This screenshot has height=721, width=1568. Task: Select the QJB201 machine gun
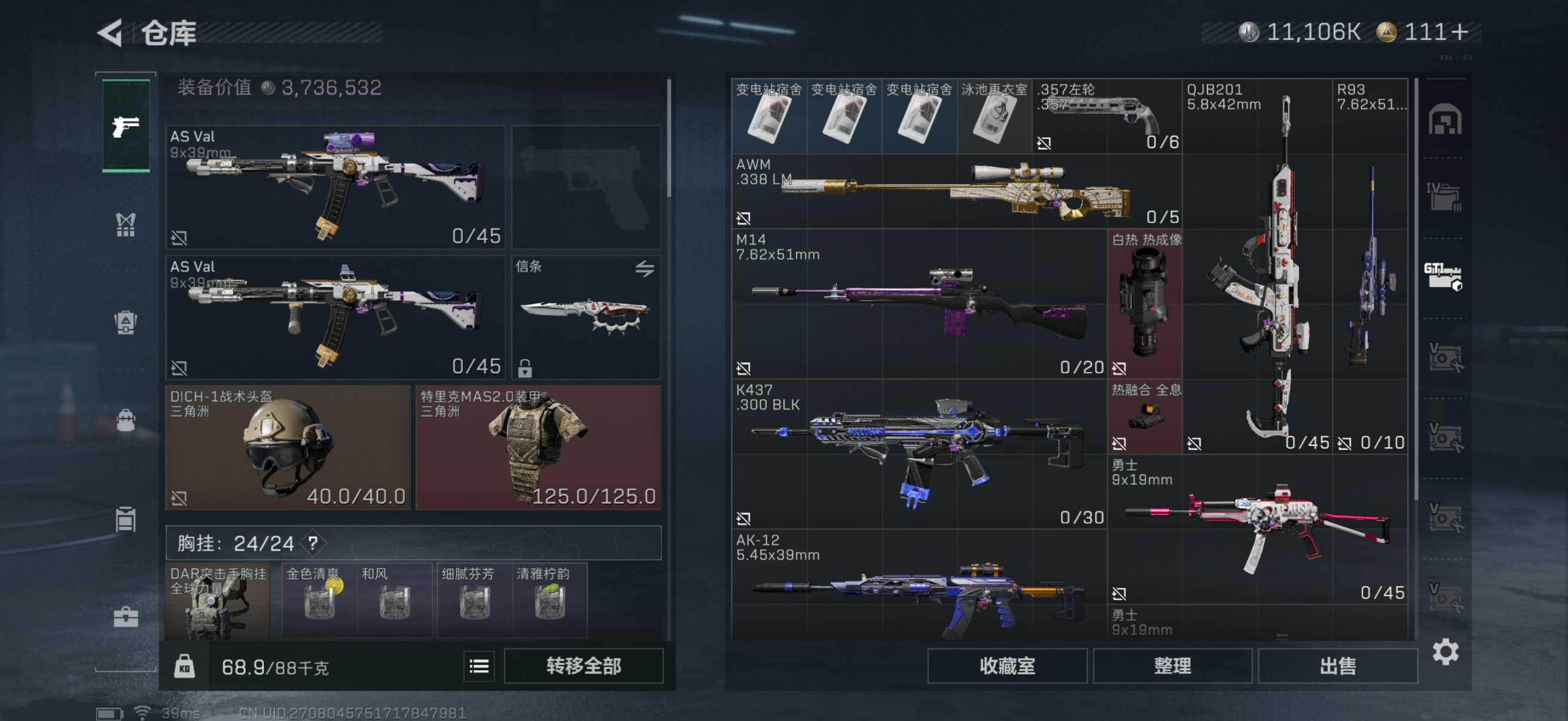(1257, 266)
